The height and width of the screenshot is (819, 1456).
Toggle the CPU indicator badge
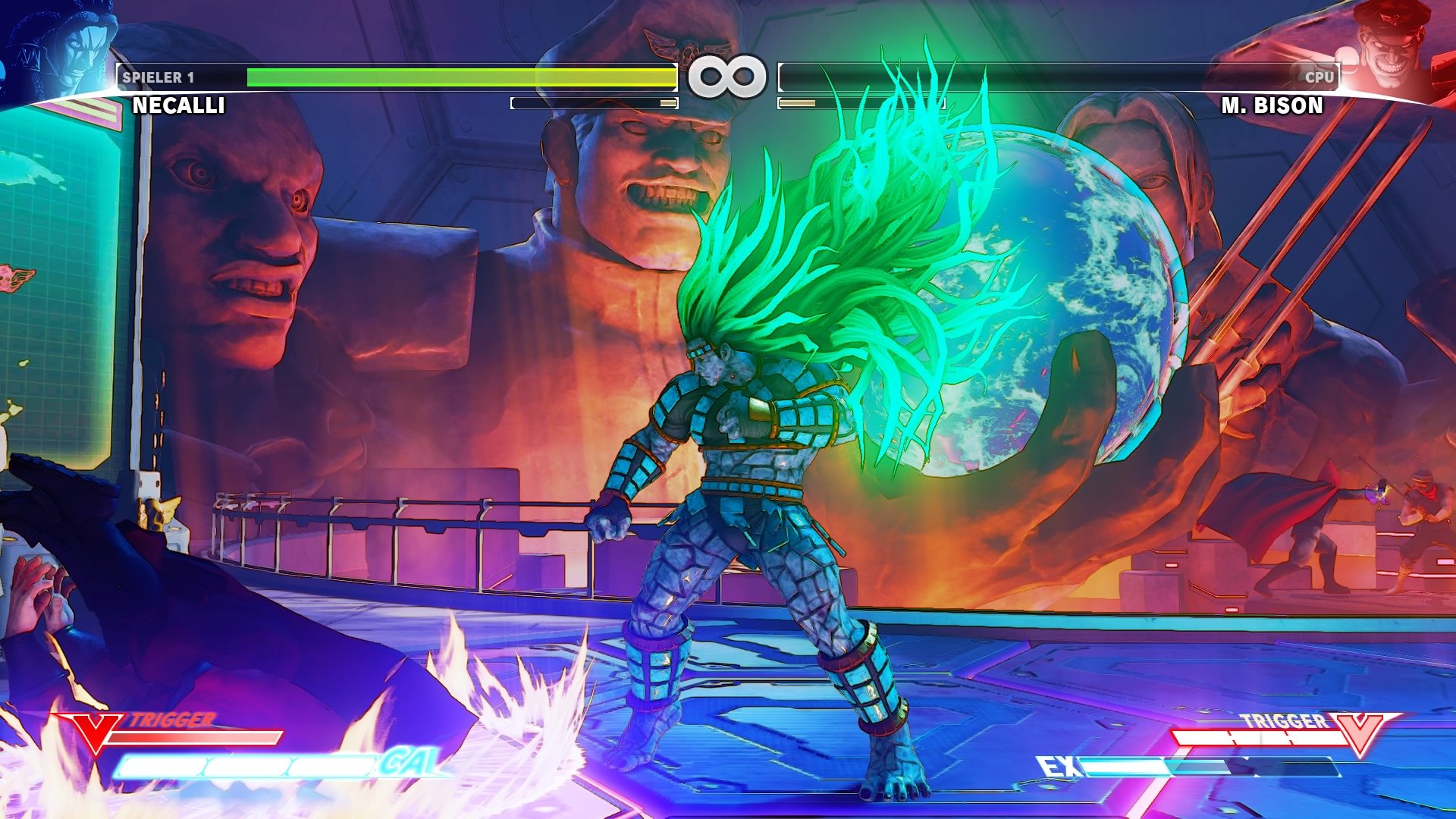tap(1319, 76)
